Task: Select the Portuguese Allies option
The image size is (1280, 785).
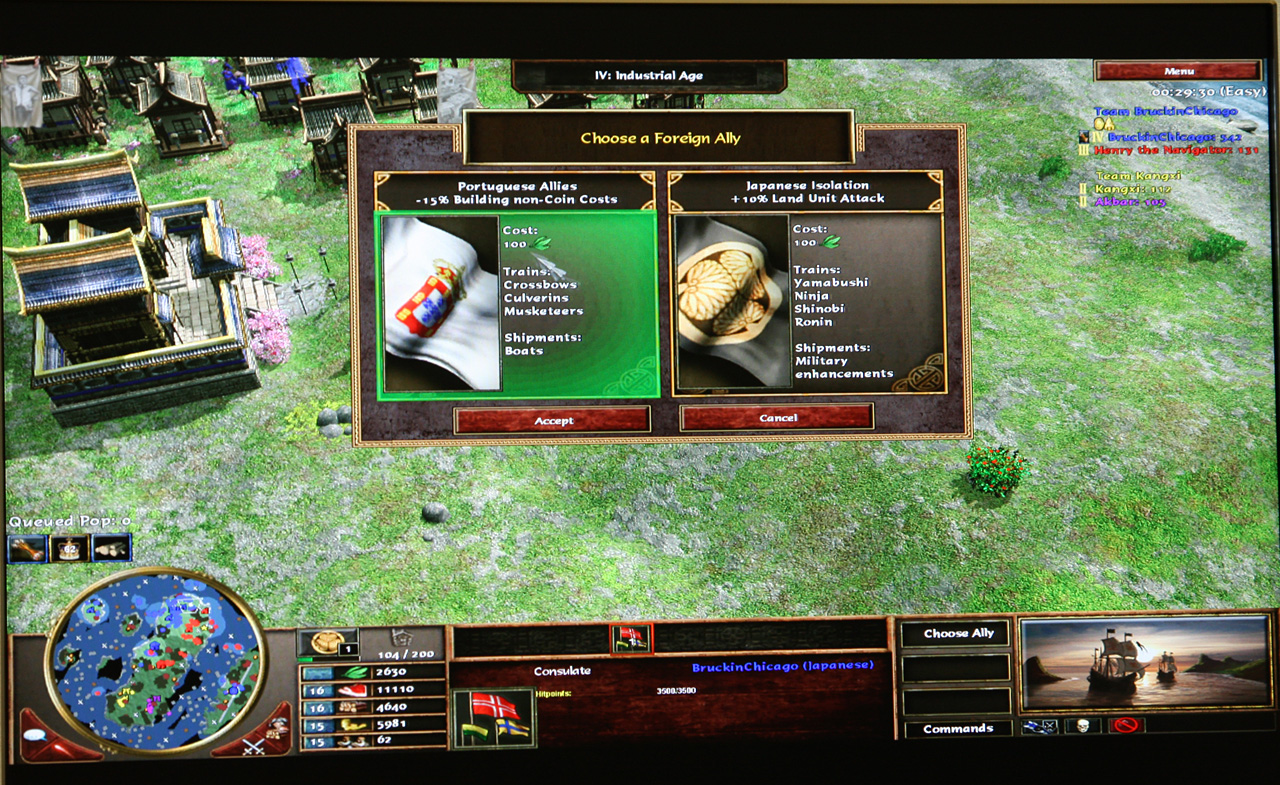Action: [x=517, y=301]
